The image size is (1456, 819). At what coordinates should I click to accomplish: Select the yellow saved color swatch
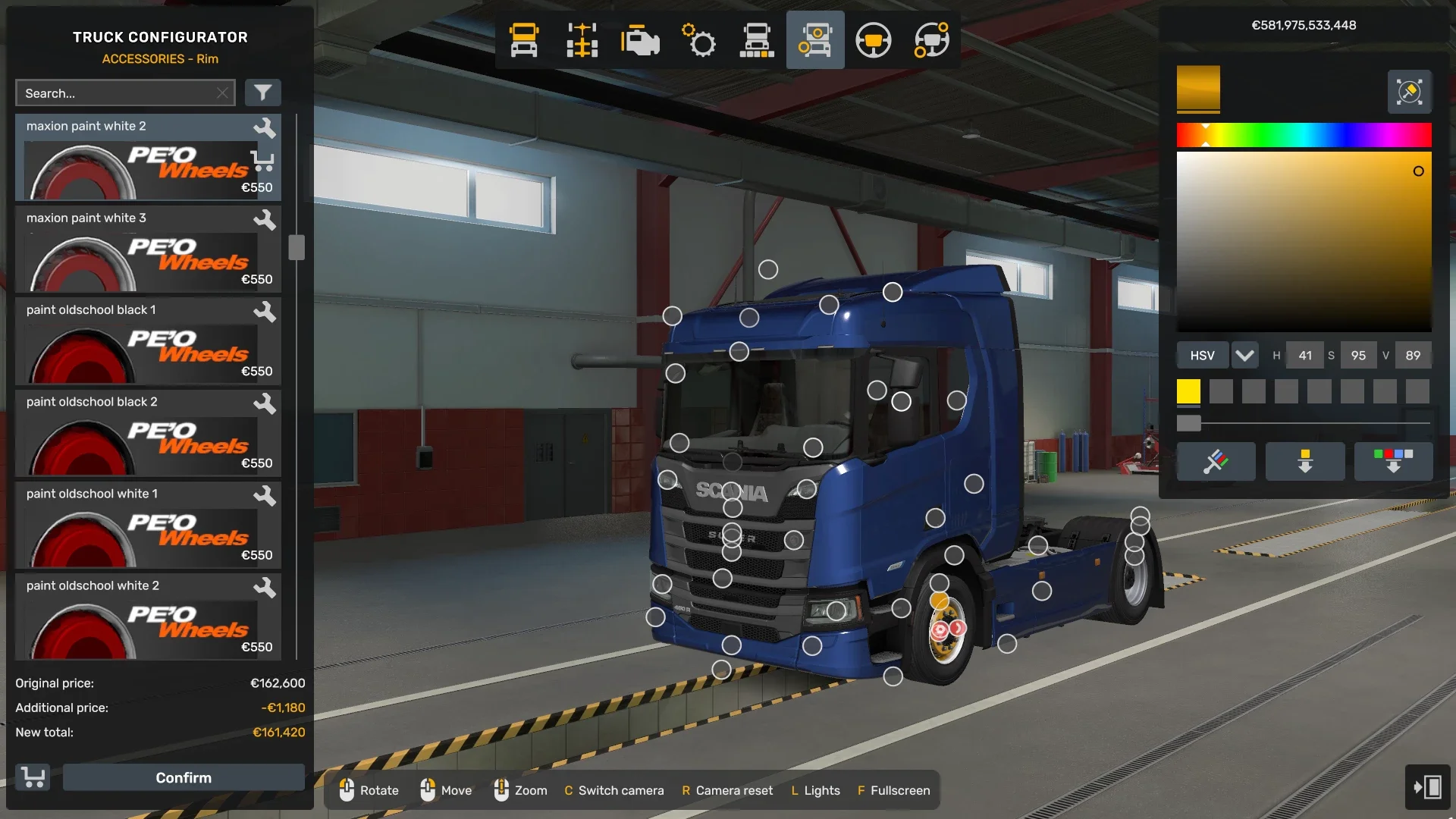1189,391
